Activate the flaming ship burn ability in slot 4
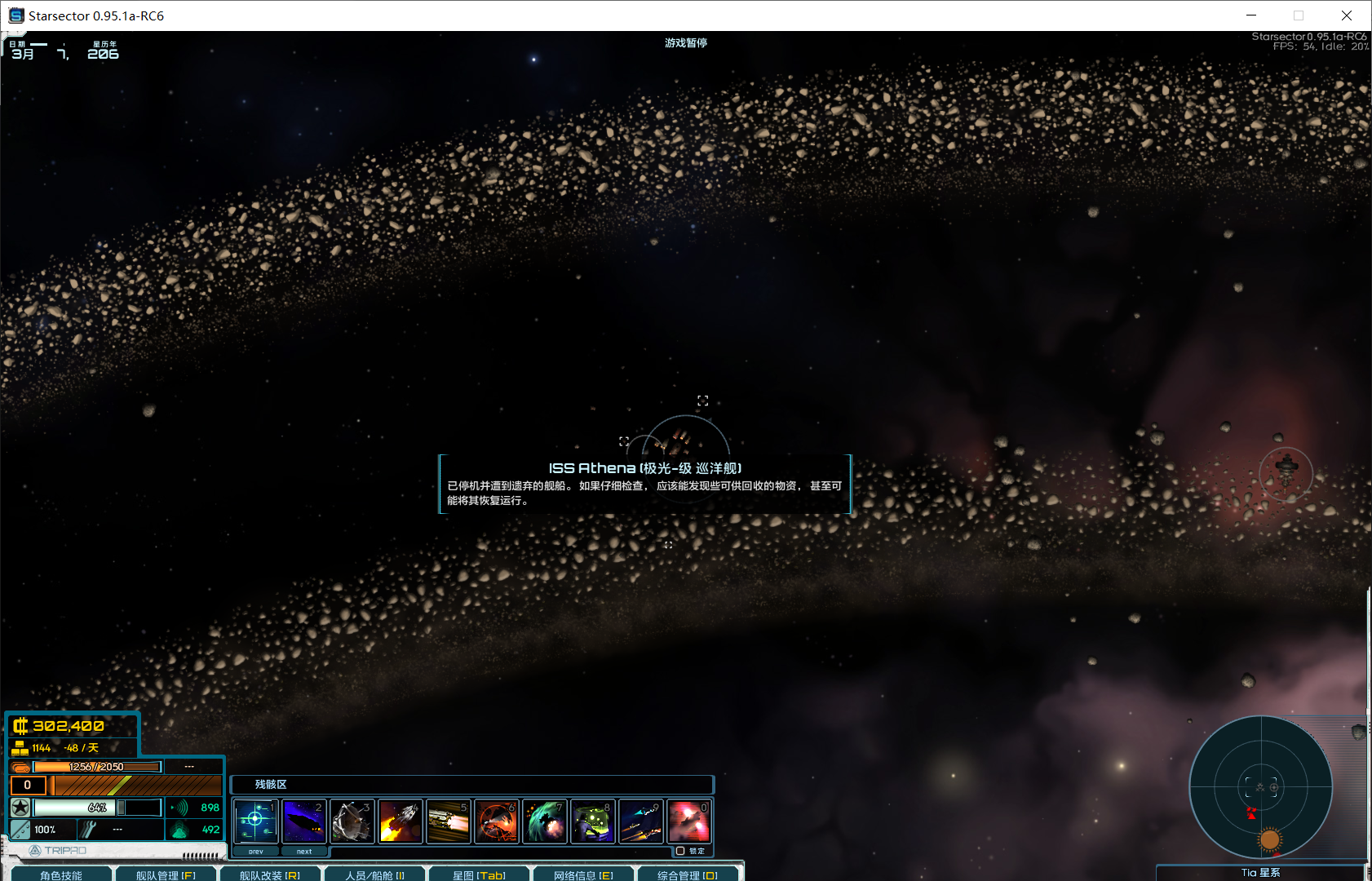 (x=401, y=821)
